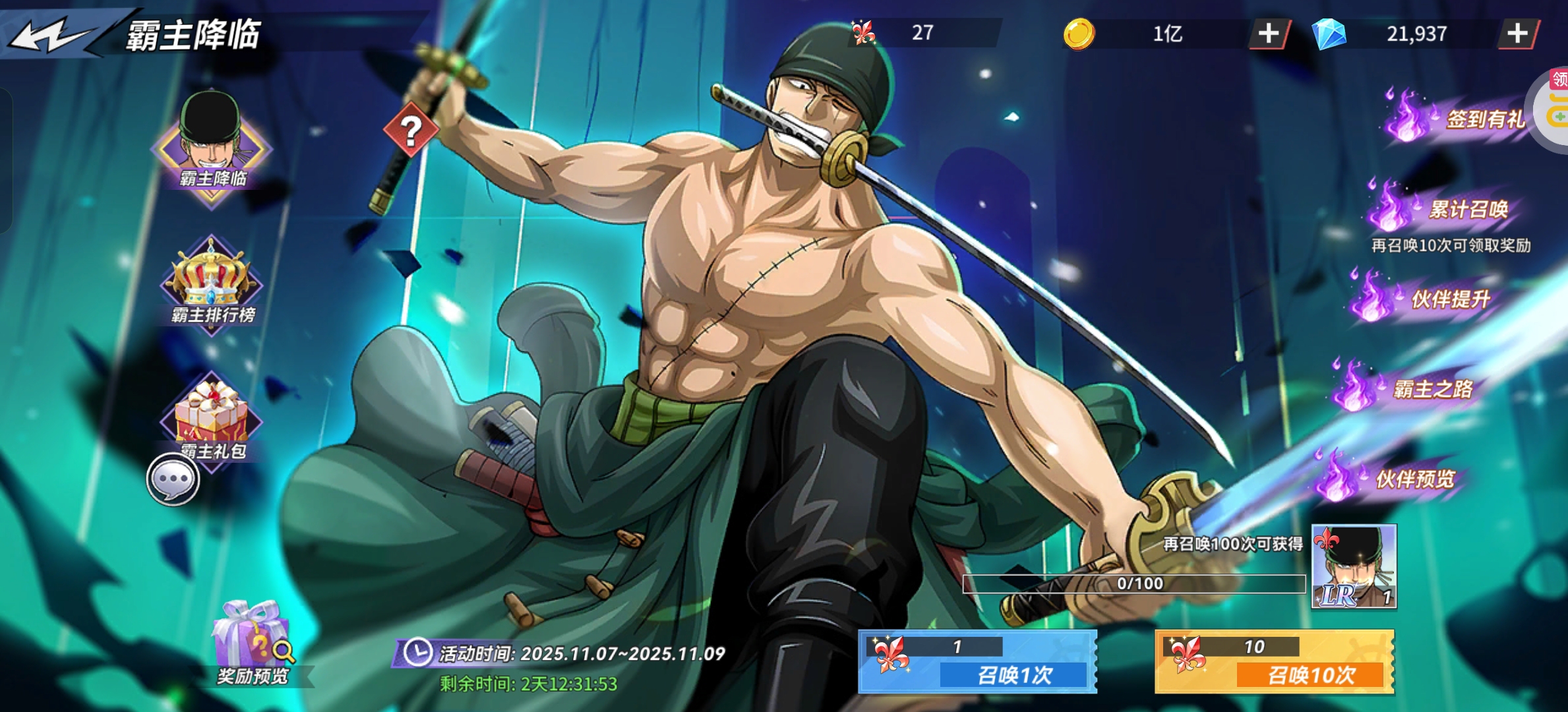Viewport: 1568px width, 712px height.
Task: Summon once with 召唤1次
Action: click(x=977, y=662)
